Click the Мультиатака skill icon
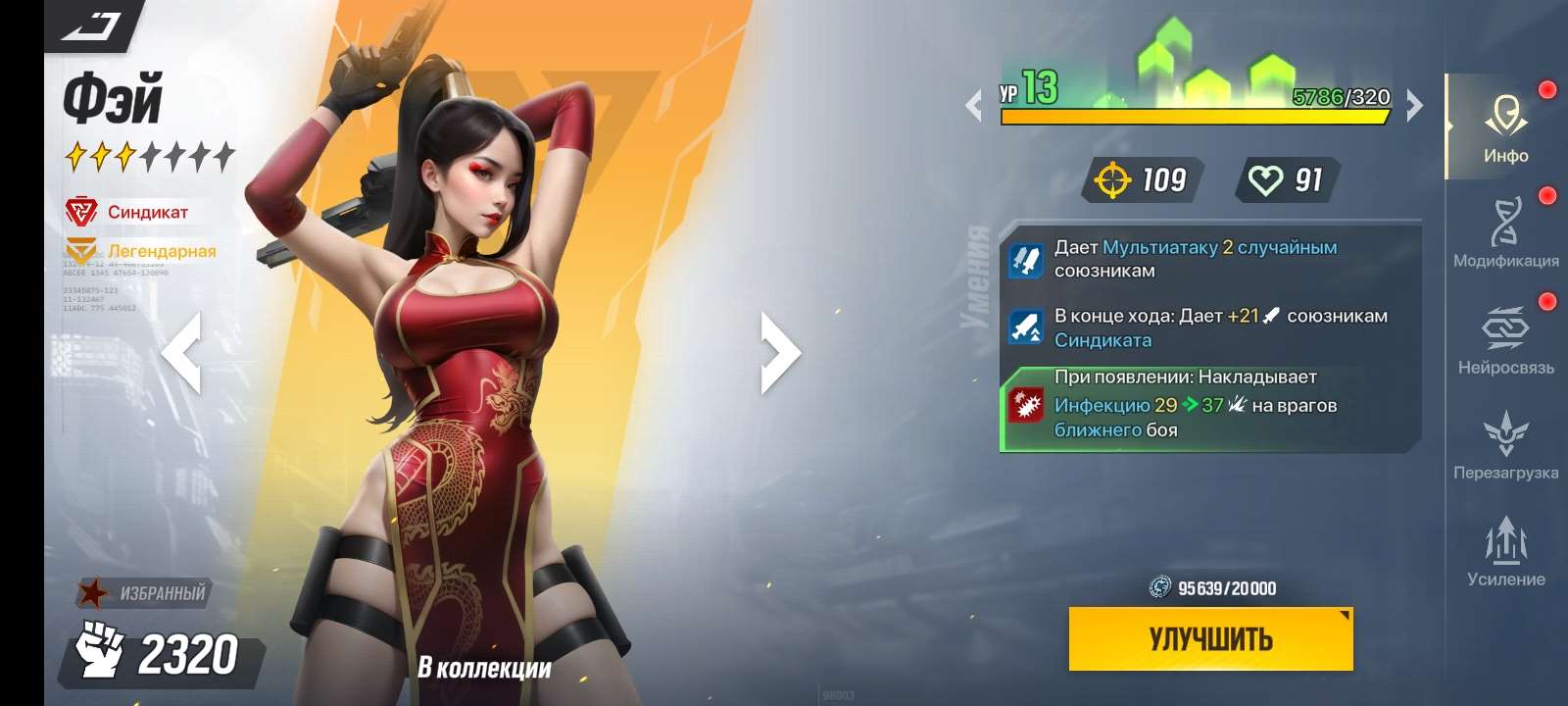1568x706 pixels. [x=1025, y=259]
